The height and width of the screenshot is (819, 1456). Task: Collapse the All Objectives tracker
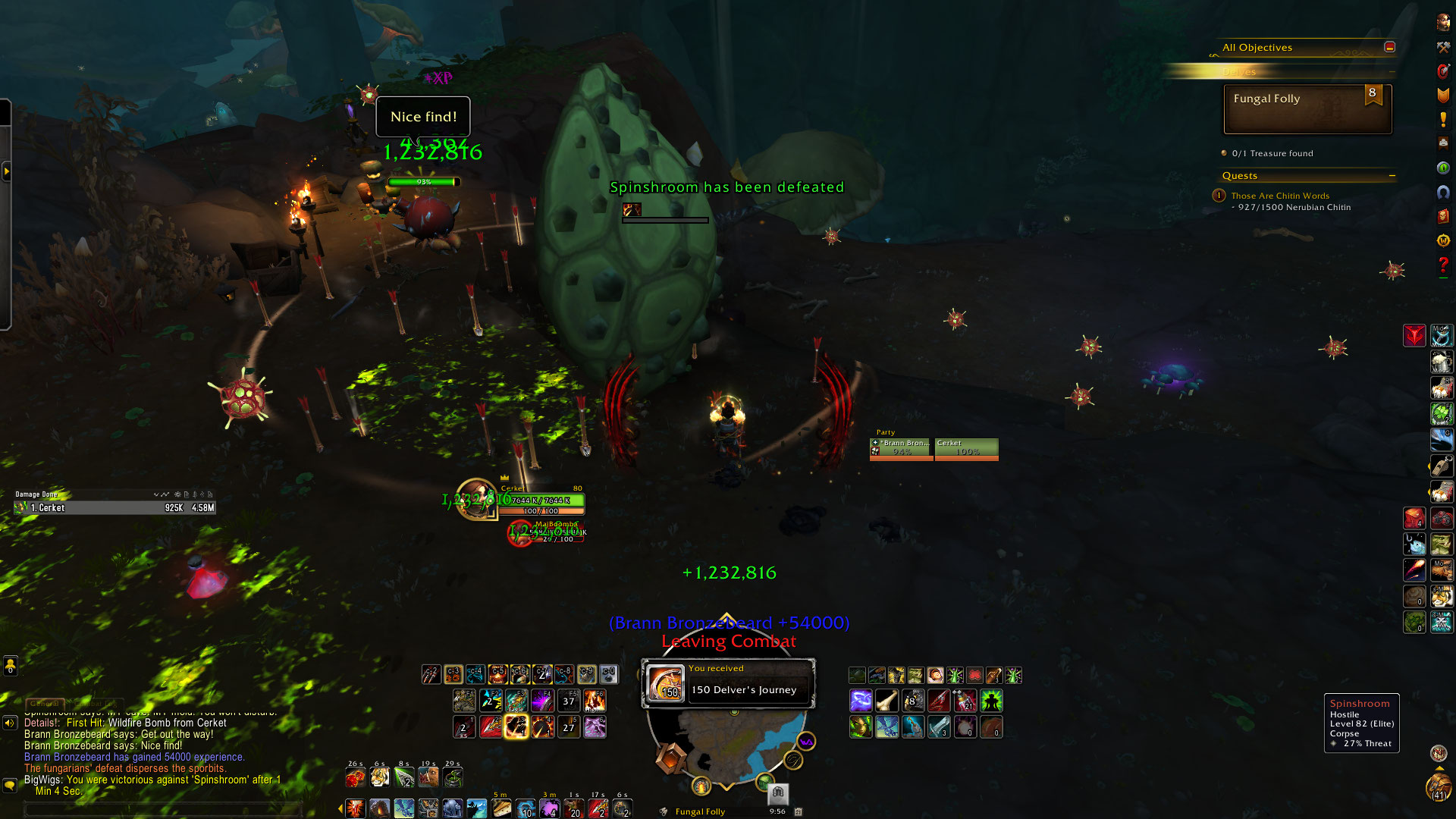[x=1389, y=47]
